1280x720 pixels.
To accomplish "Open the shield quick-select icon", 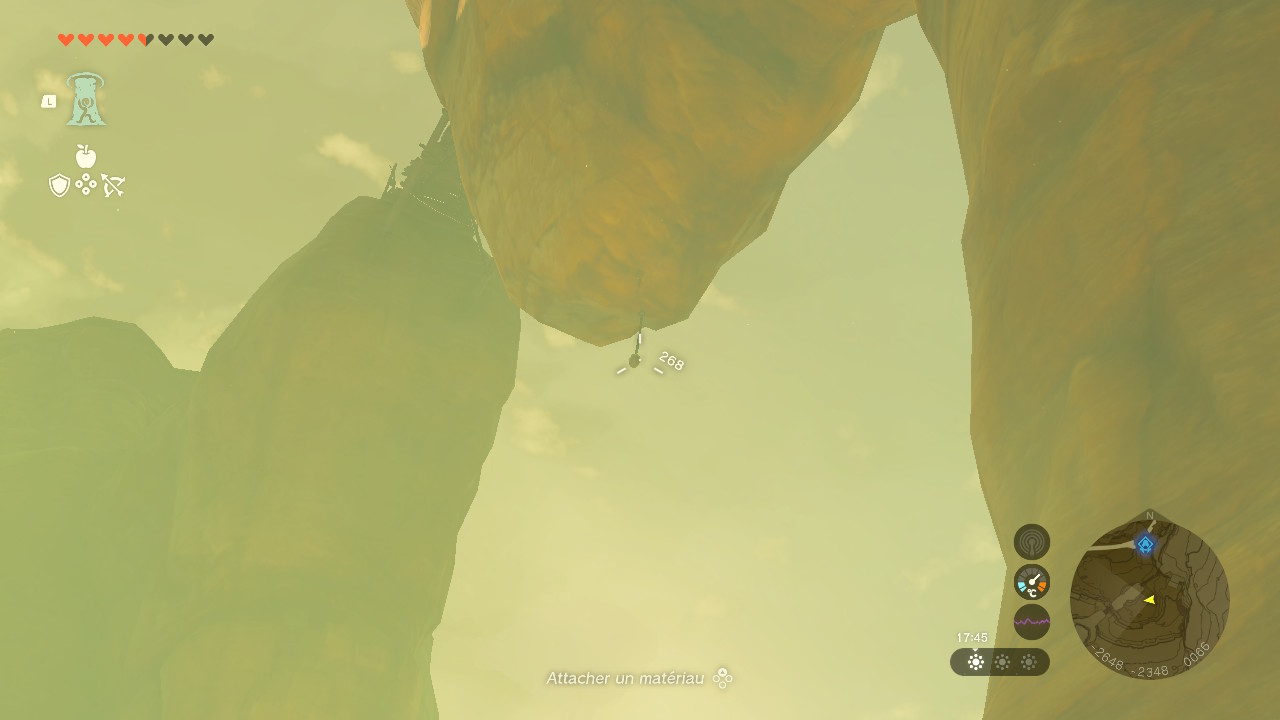I will point(59,185).
